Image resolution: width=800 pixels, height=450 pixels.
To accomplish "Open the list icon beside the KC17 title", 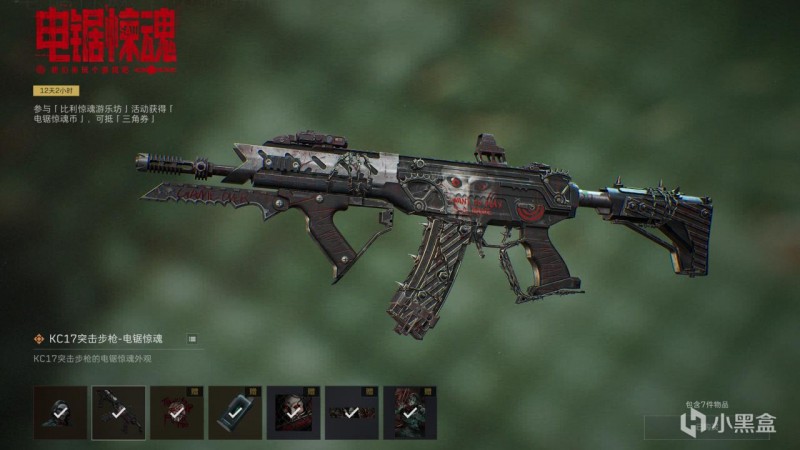I will click(192, 339).
